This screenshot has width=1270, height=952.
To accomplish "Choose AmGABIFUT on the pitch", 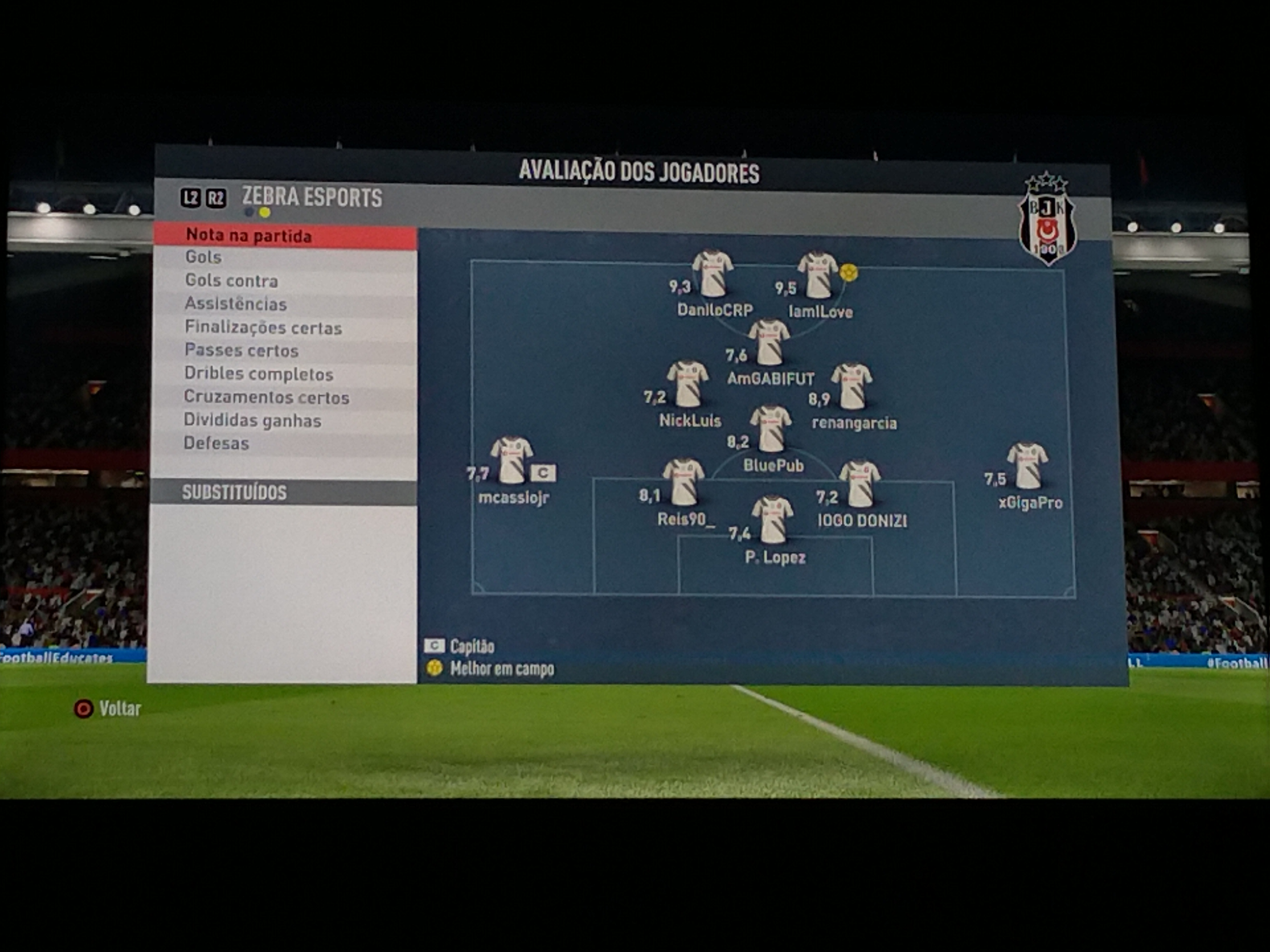I will 769,343.
